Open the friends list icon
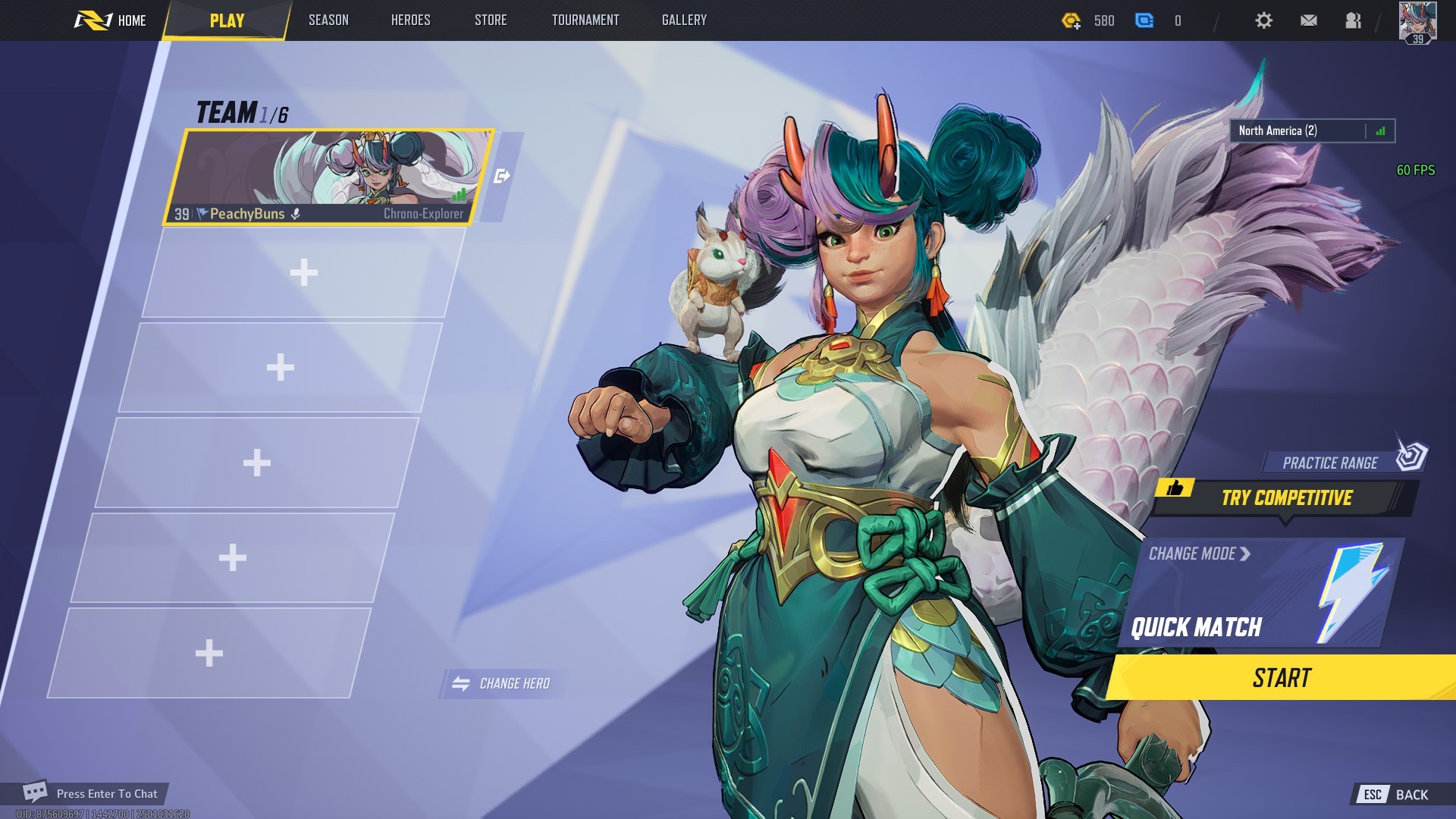The image size is (1456, 819). click(x=1353, y=20)
